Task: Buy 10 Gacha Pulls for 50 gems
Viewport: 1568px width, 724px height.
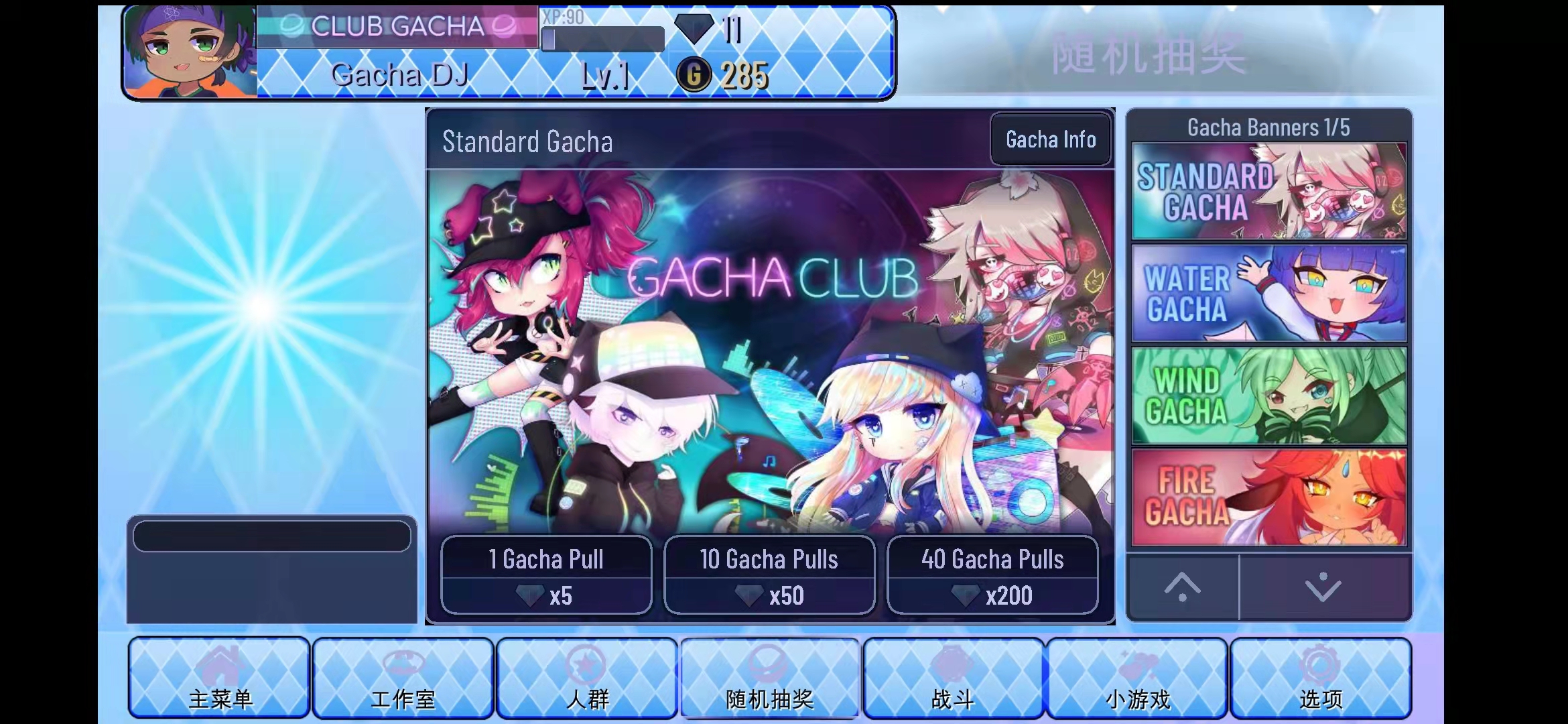Action: click(x=769, y=575)
